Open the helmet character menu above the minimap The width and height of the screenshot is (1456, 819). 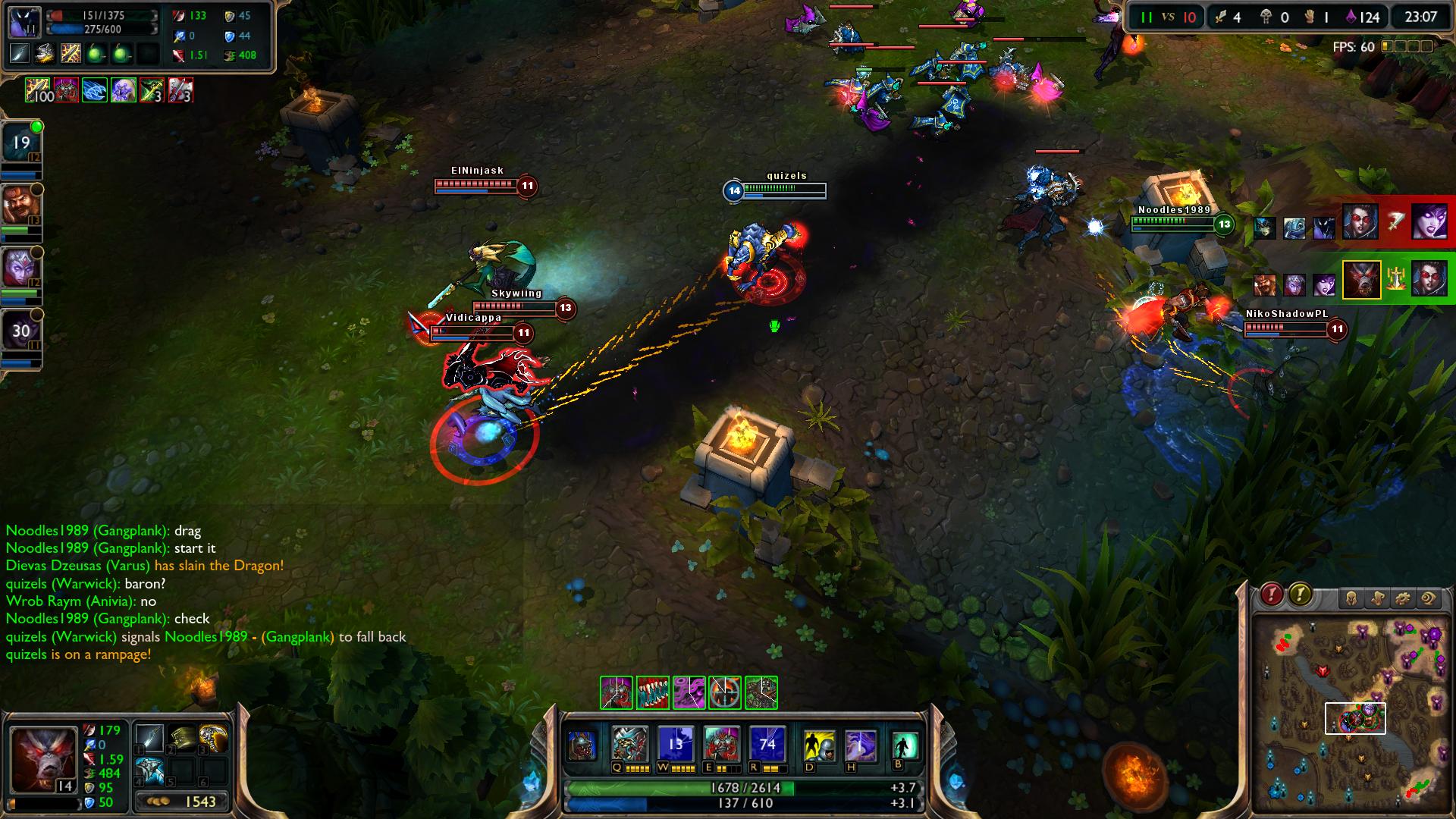point(1351,599)
